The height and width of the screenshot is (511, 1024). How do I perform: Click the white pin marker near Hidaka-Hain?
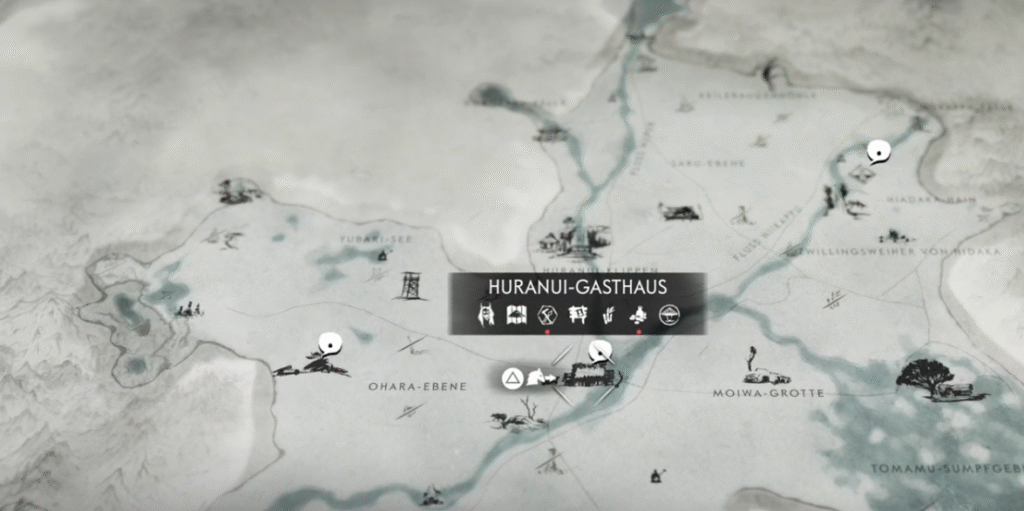(x=878, y=152)
